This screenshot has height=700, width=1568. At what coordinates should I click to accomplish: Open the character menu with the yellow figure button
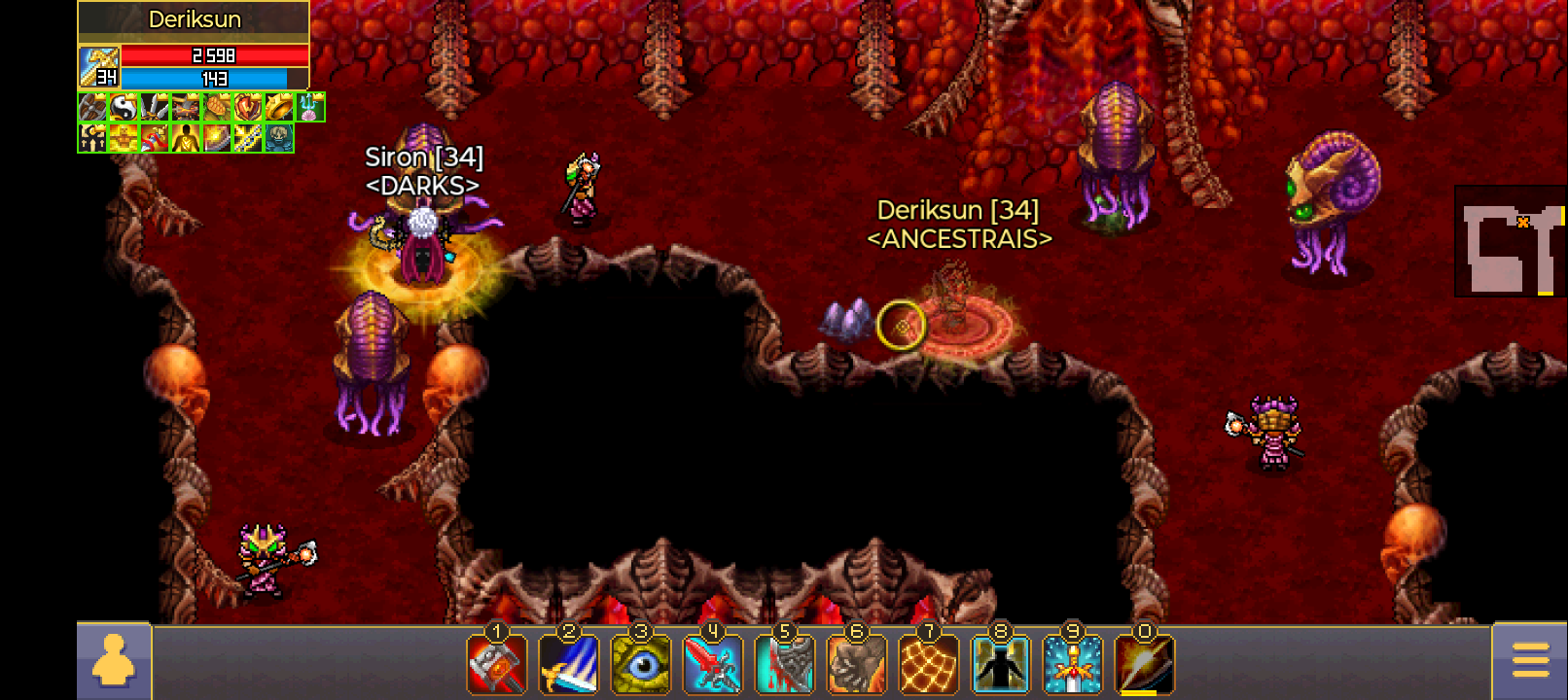click(114, 661)
